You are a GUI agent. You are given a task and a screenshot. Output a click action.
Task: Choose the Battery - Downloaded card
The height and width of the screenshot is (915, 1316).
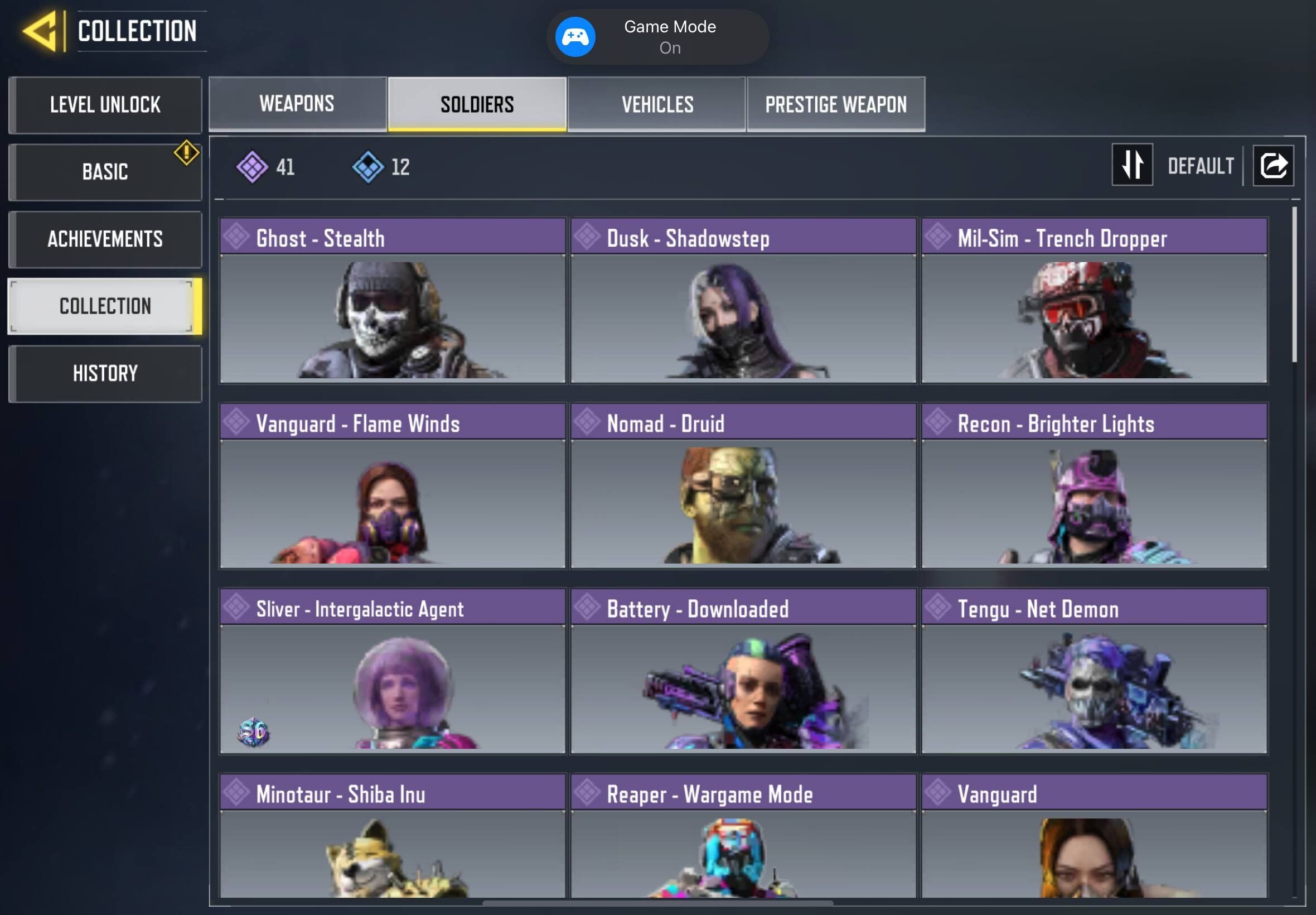click(x=743, y=671)
